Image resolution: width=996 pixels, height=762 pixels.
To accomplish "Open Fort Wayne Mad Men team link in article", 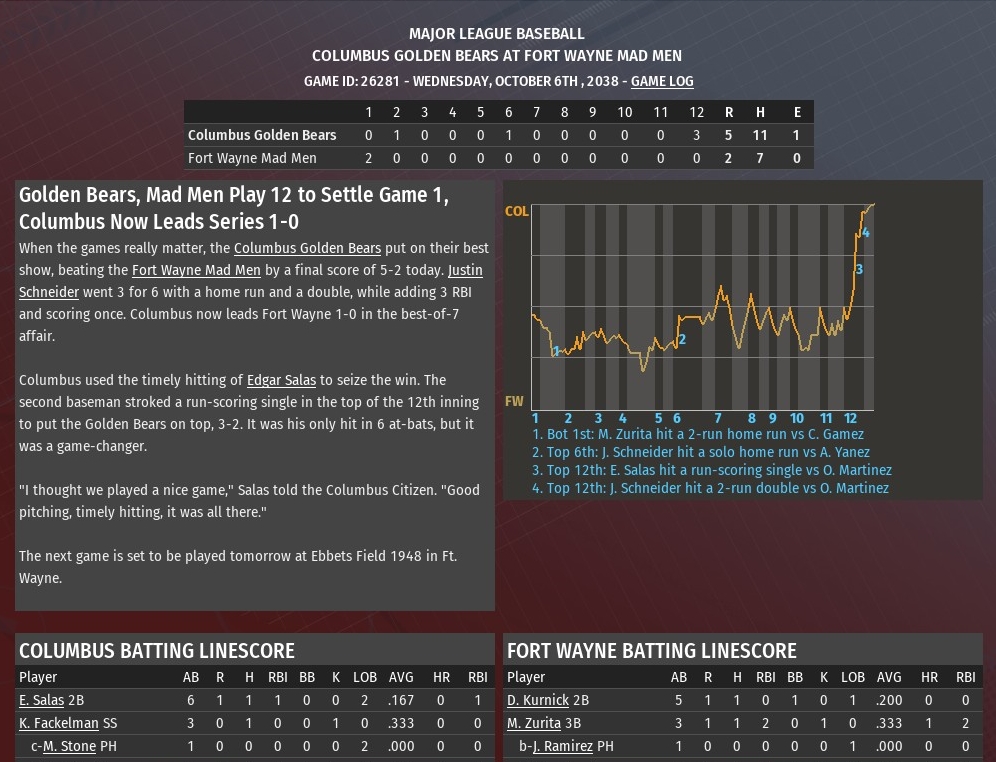I will pos(196,270).
